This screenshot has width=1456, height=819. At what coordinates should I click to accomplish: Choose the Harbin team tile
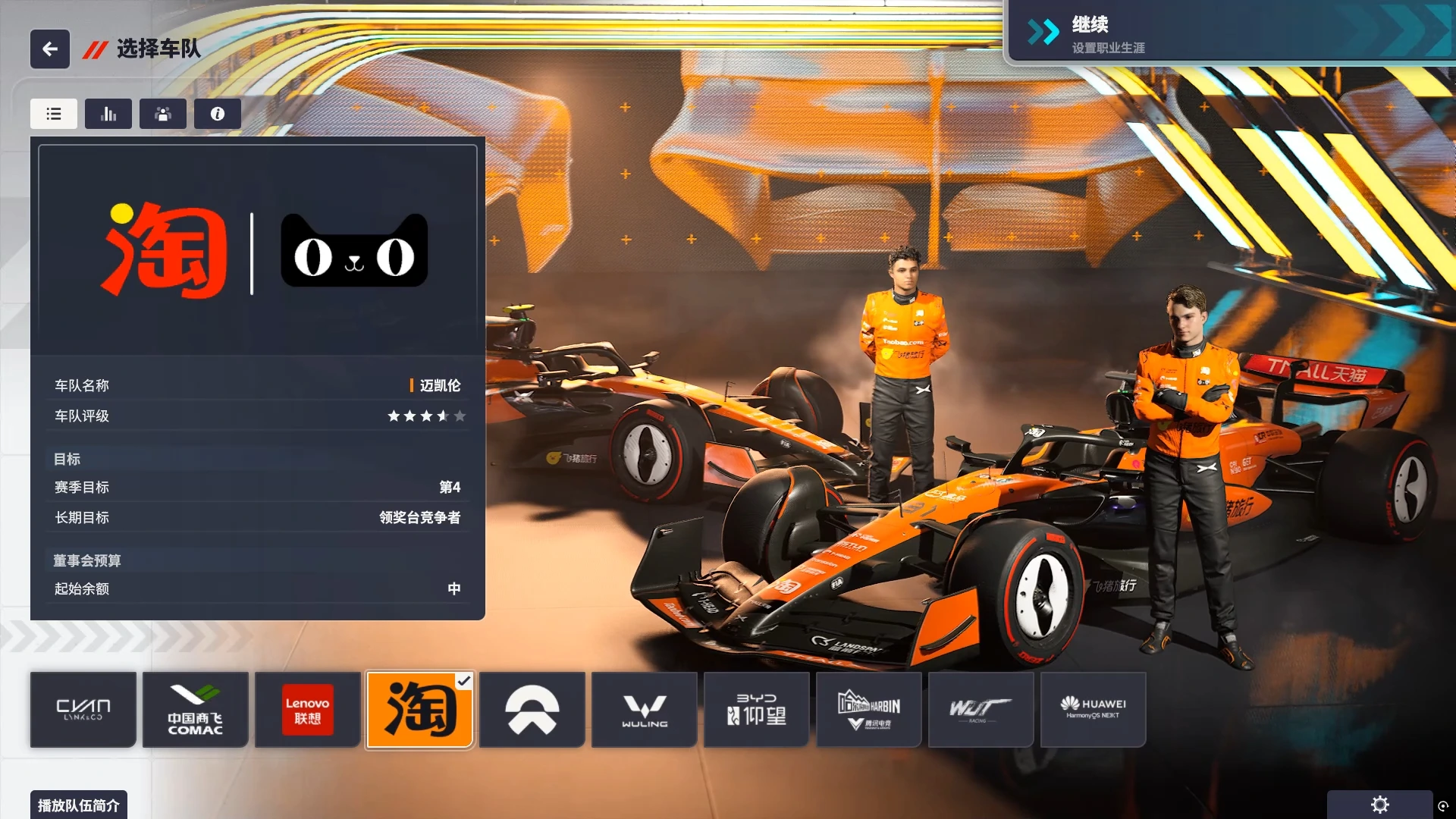click(x=869, y=710)
